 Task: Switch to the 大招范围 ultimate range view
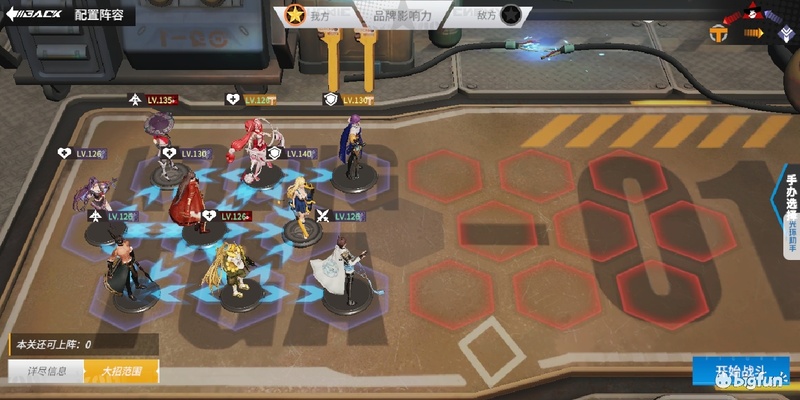[121, 372]
